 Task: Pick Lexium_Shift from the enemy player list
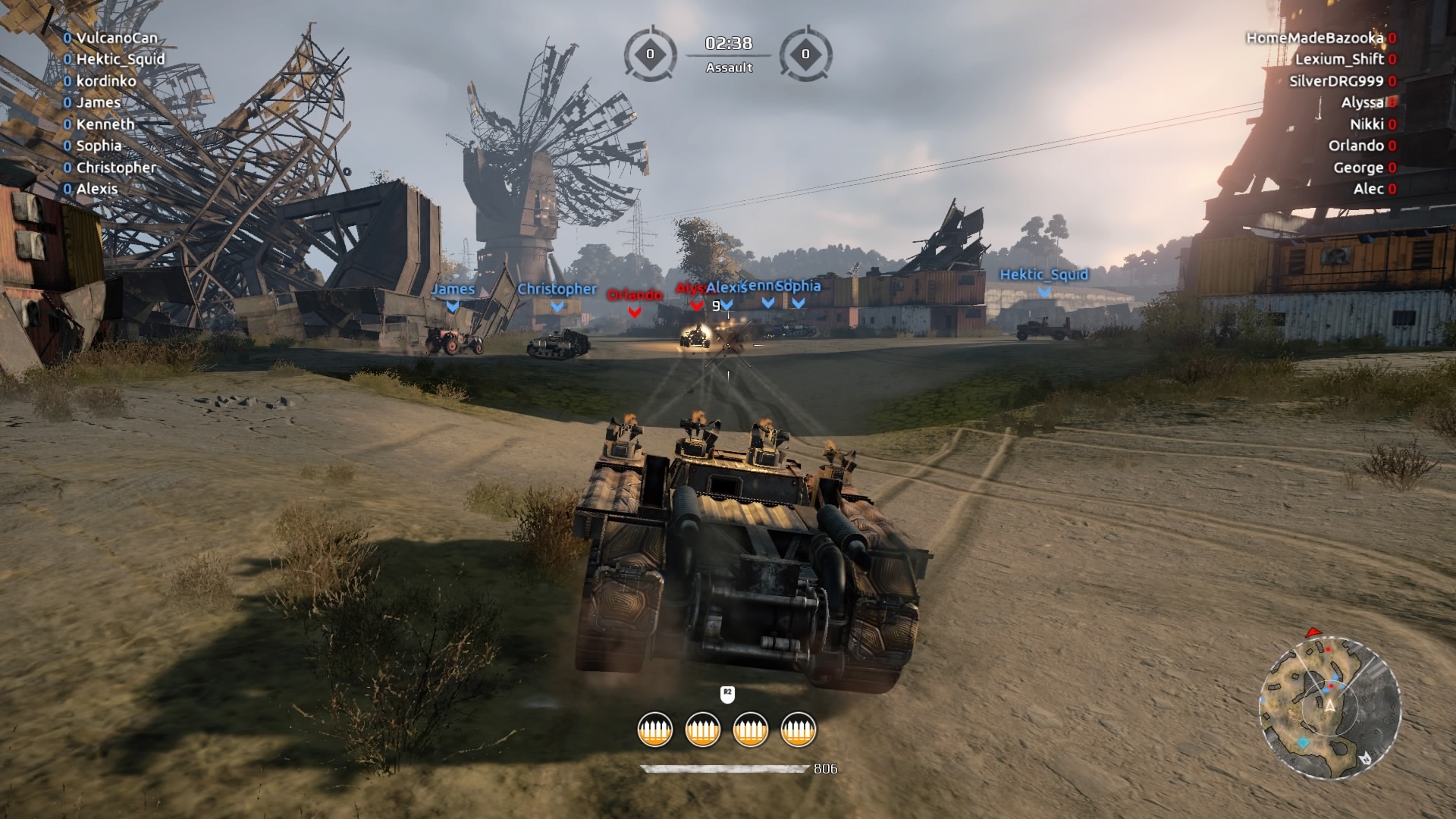(1339, 59)
